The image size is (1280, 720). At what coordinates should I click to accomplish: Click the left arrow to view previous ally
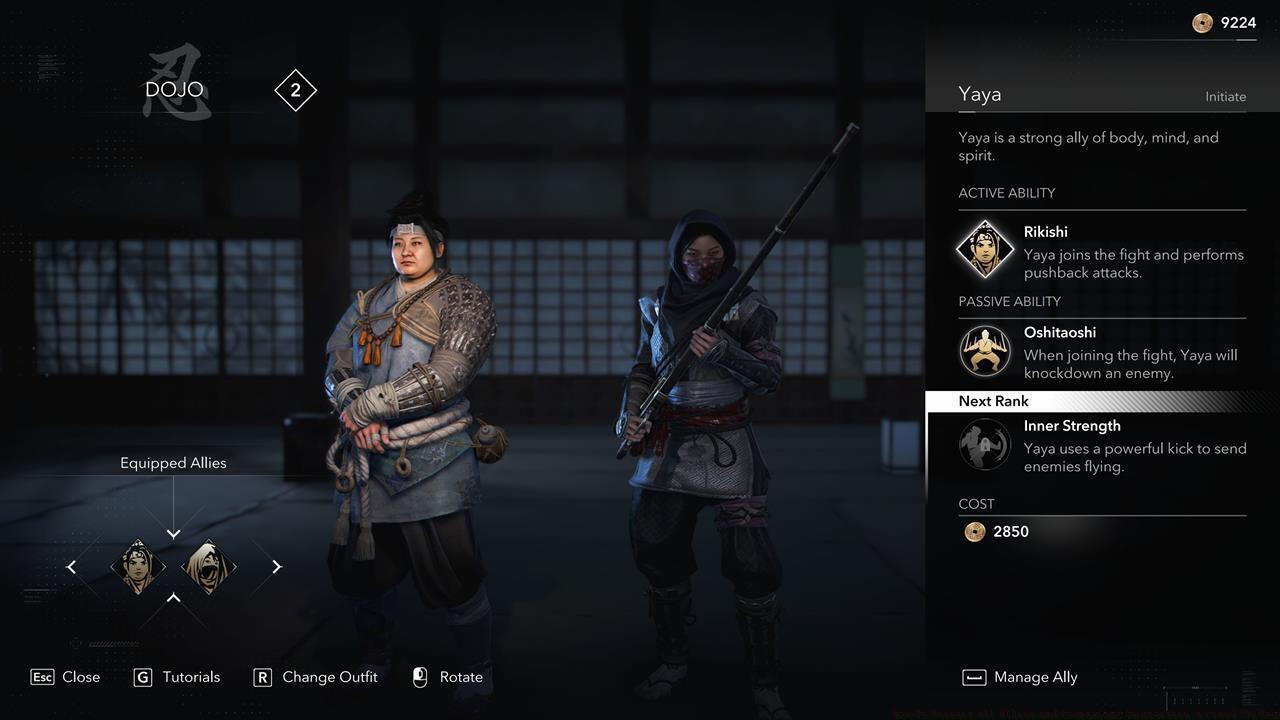71,567
